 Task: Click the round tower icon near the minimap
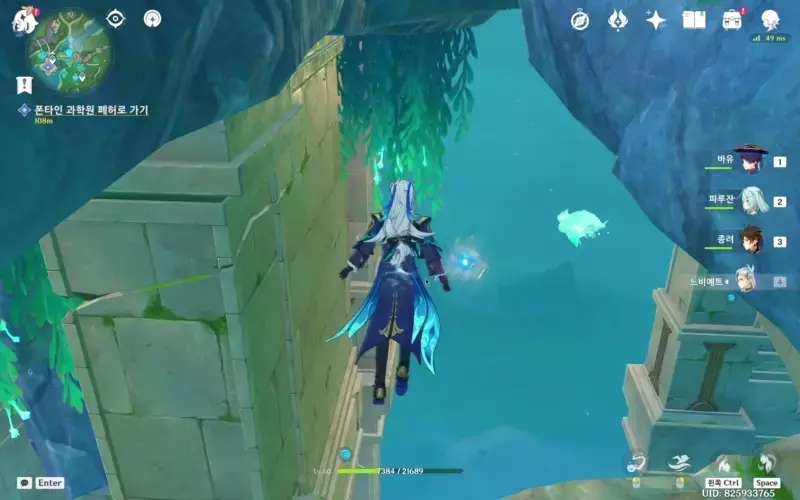click(152, 18)
